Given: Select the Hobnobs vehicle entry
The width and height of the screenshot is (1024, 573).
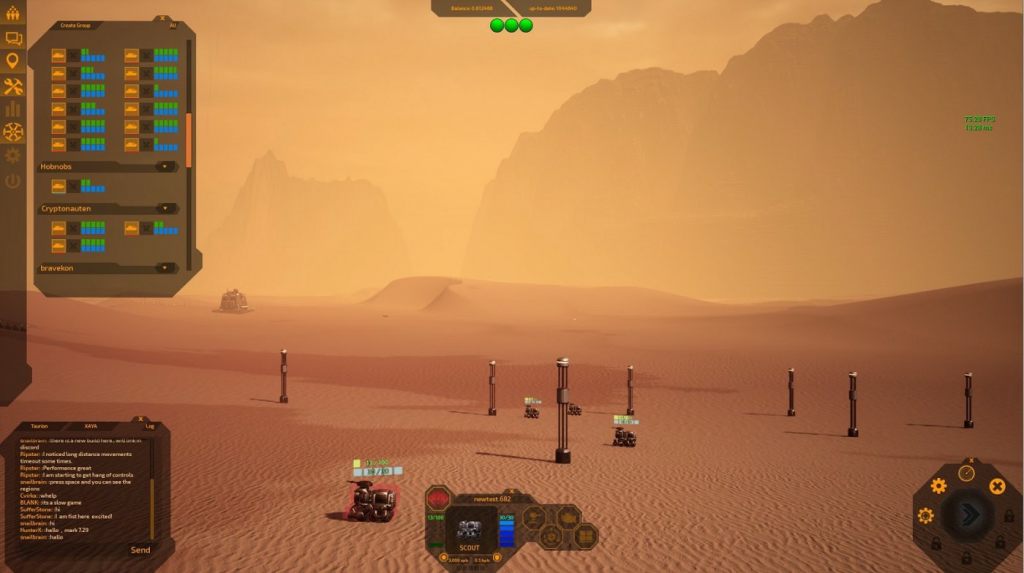Looking at the screenshot, I should [59, 186].
